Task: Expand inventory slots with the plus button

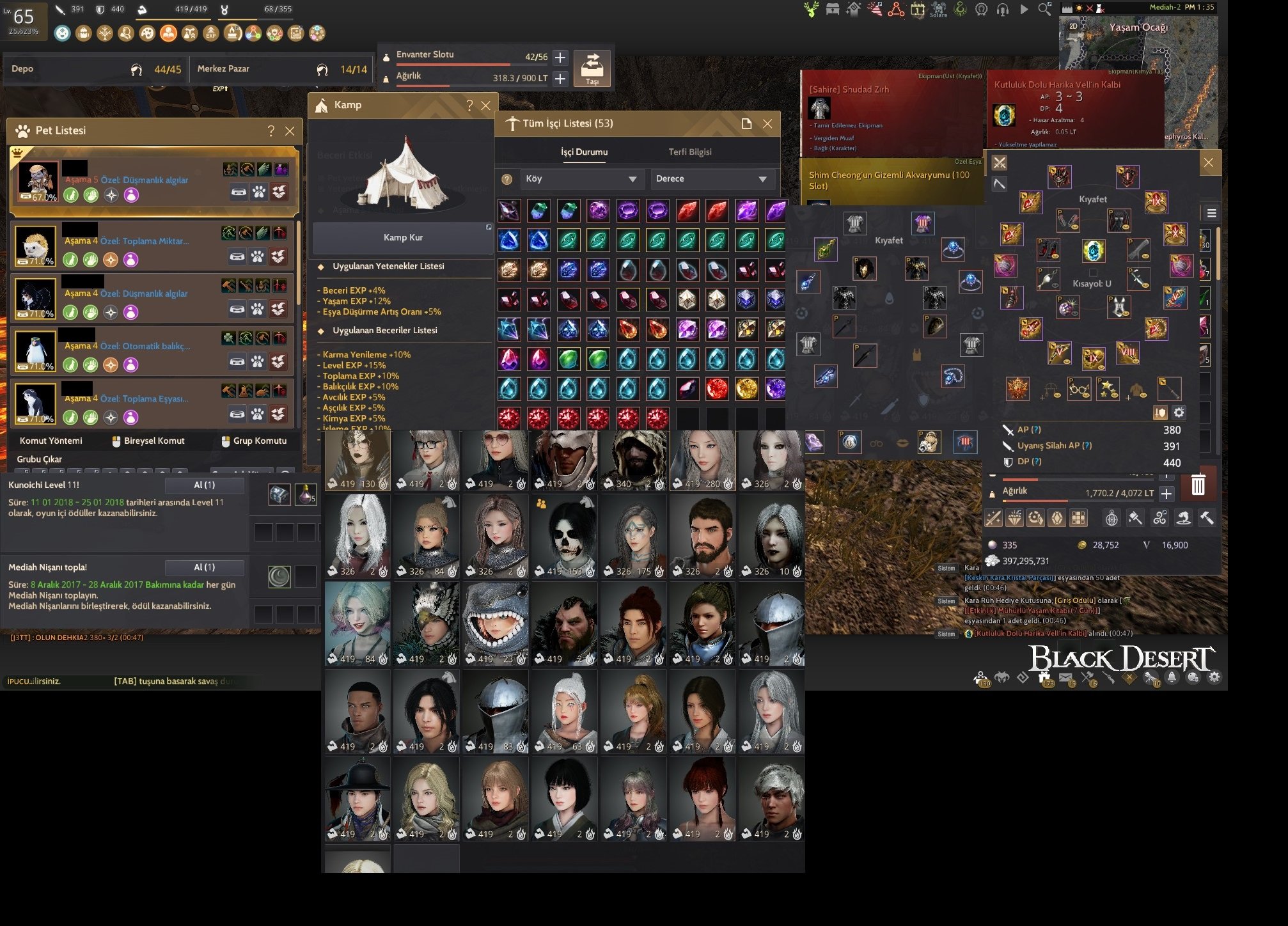Action: pyautogui.click(x=560, y=58)
